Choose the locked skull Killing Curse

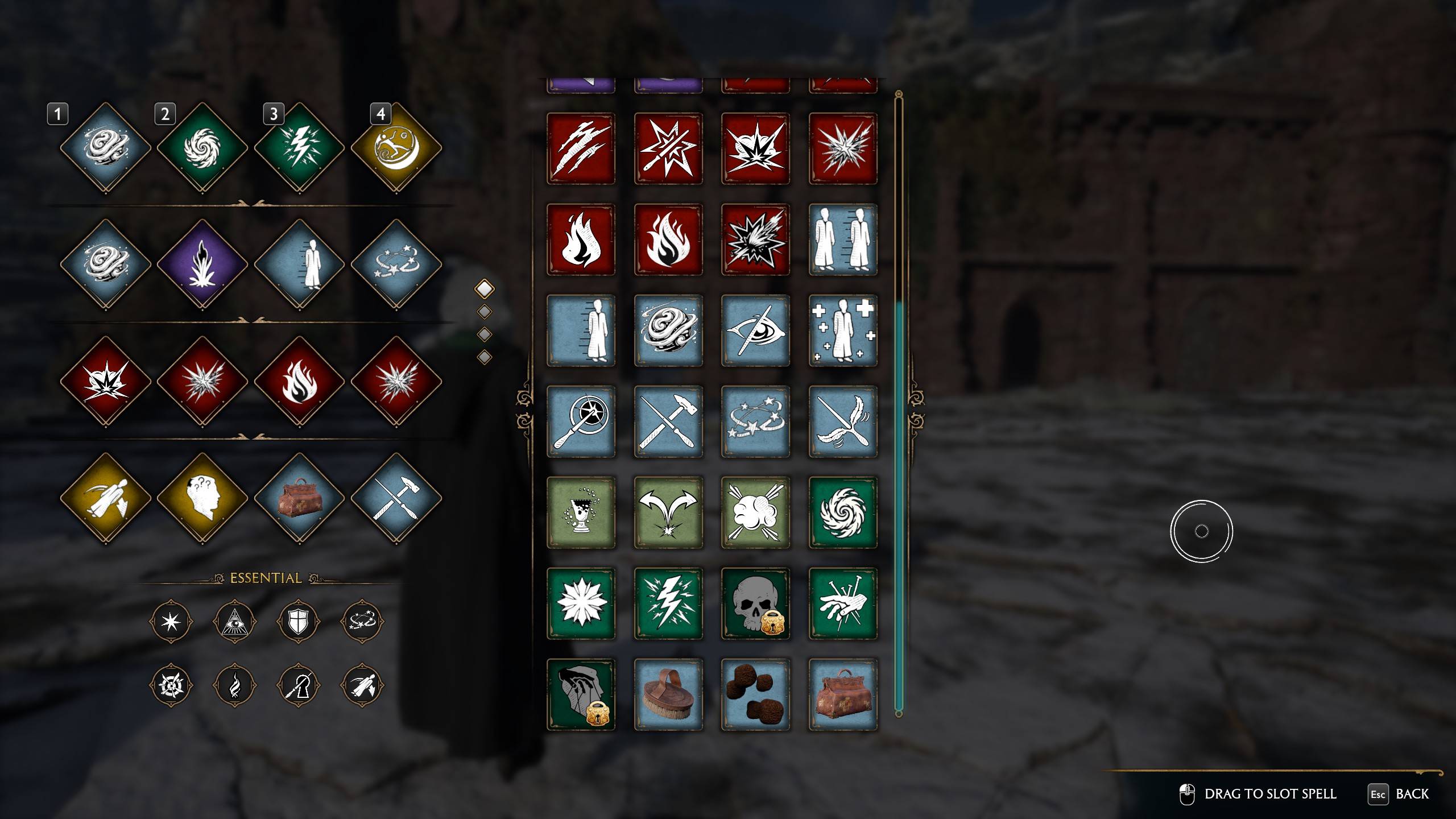755,603
